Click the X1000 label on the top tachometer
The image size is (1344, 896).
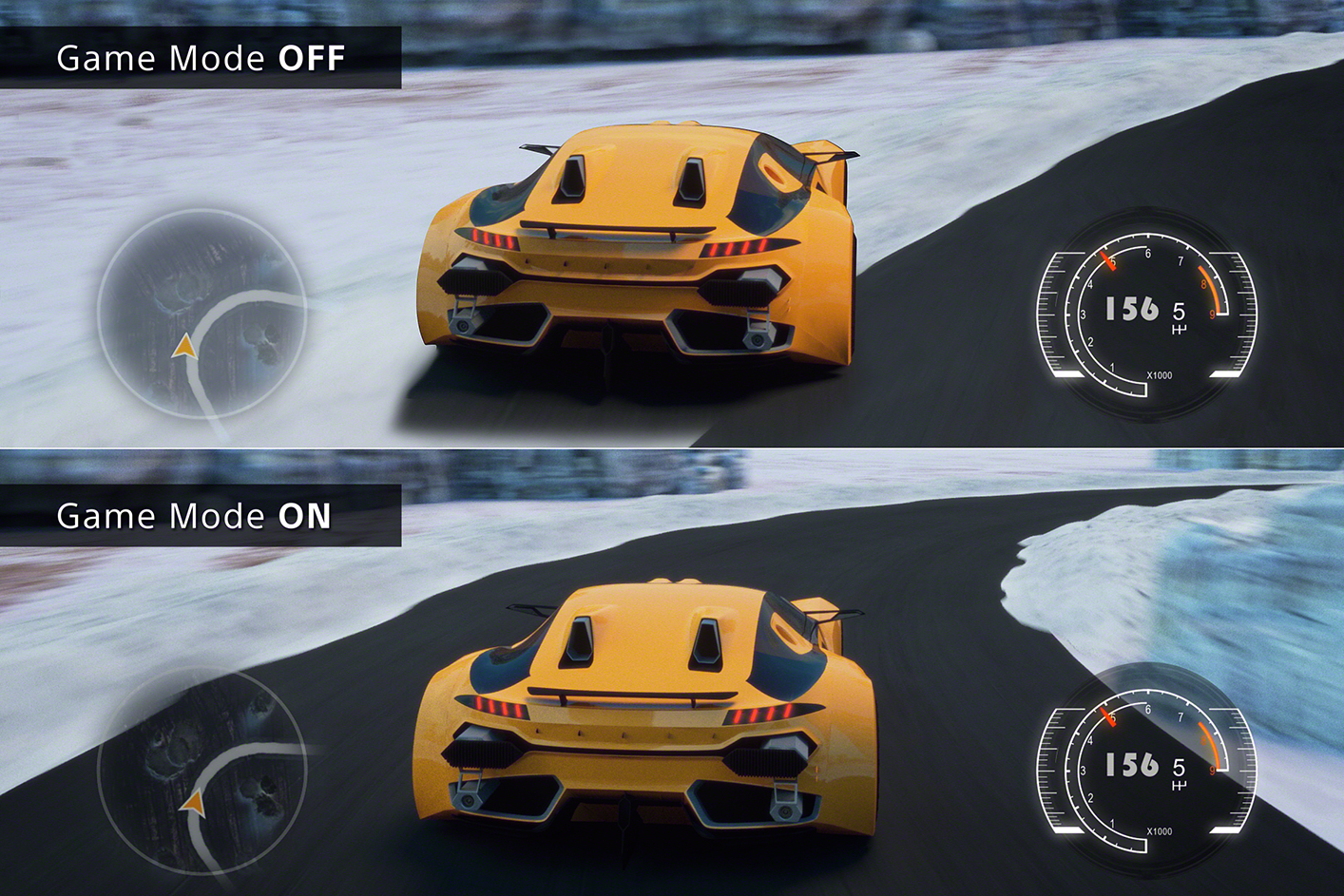[1160, 374]
